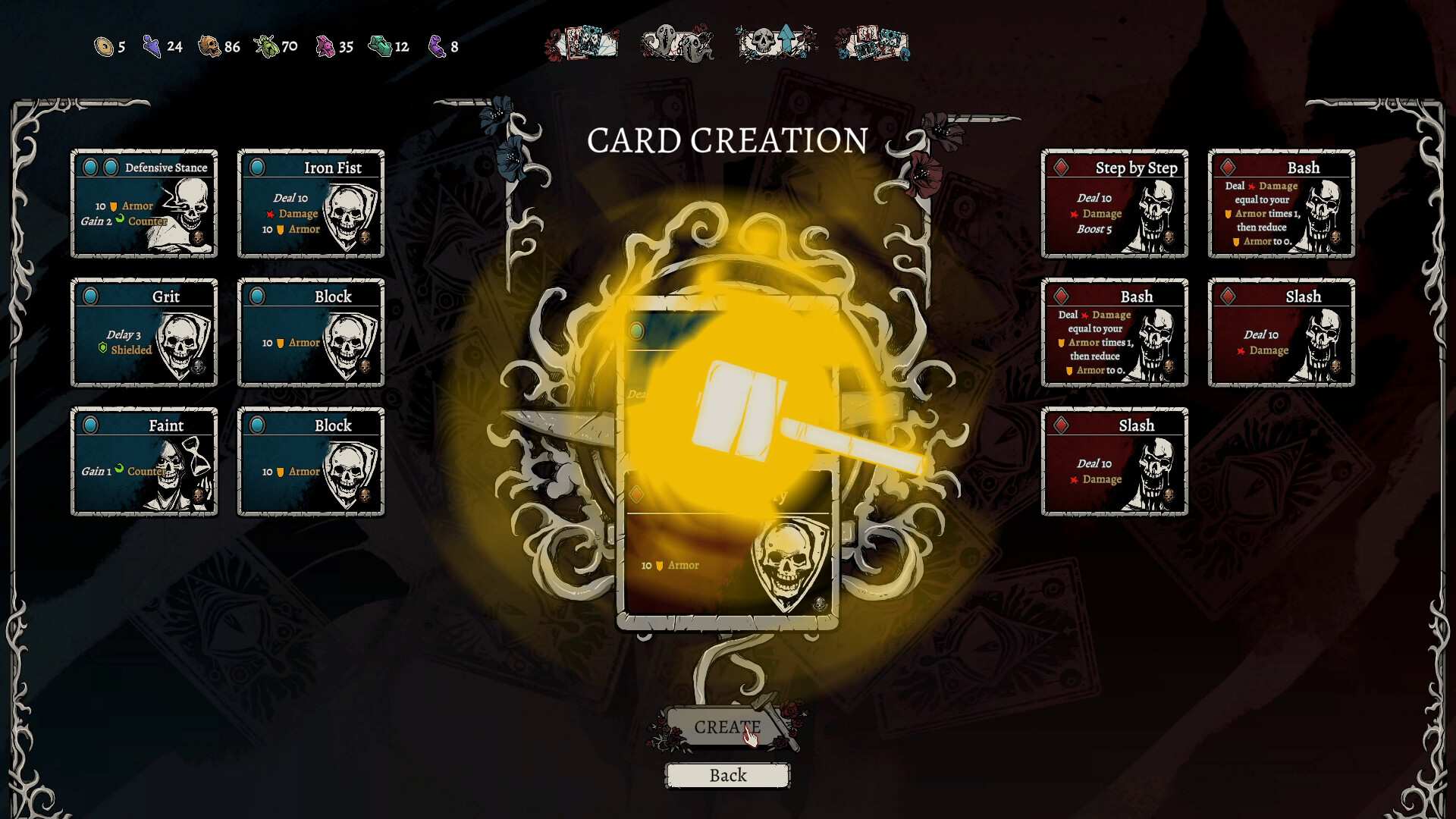Image resolution: width=1456 pixels, height=819 pixels.
Task: Open the ghosts spirits tab at top
Action: tap(677, 43)
